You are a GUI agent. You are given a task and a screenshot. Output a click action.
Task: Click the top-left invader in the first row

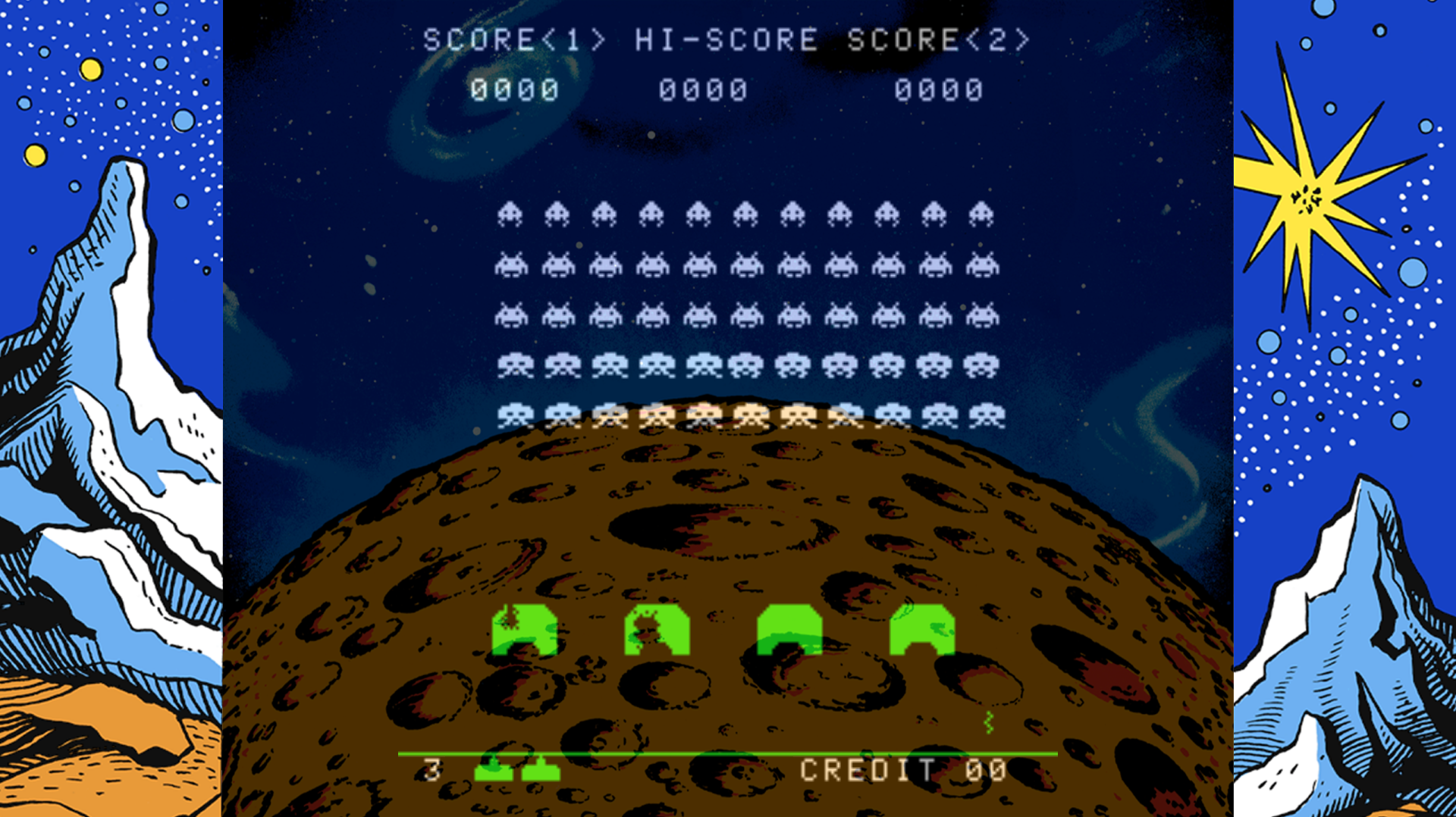coord(510,214)
